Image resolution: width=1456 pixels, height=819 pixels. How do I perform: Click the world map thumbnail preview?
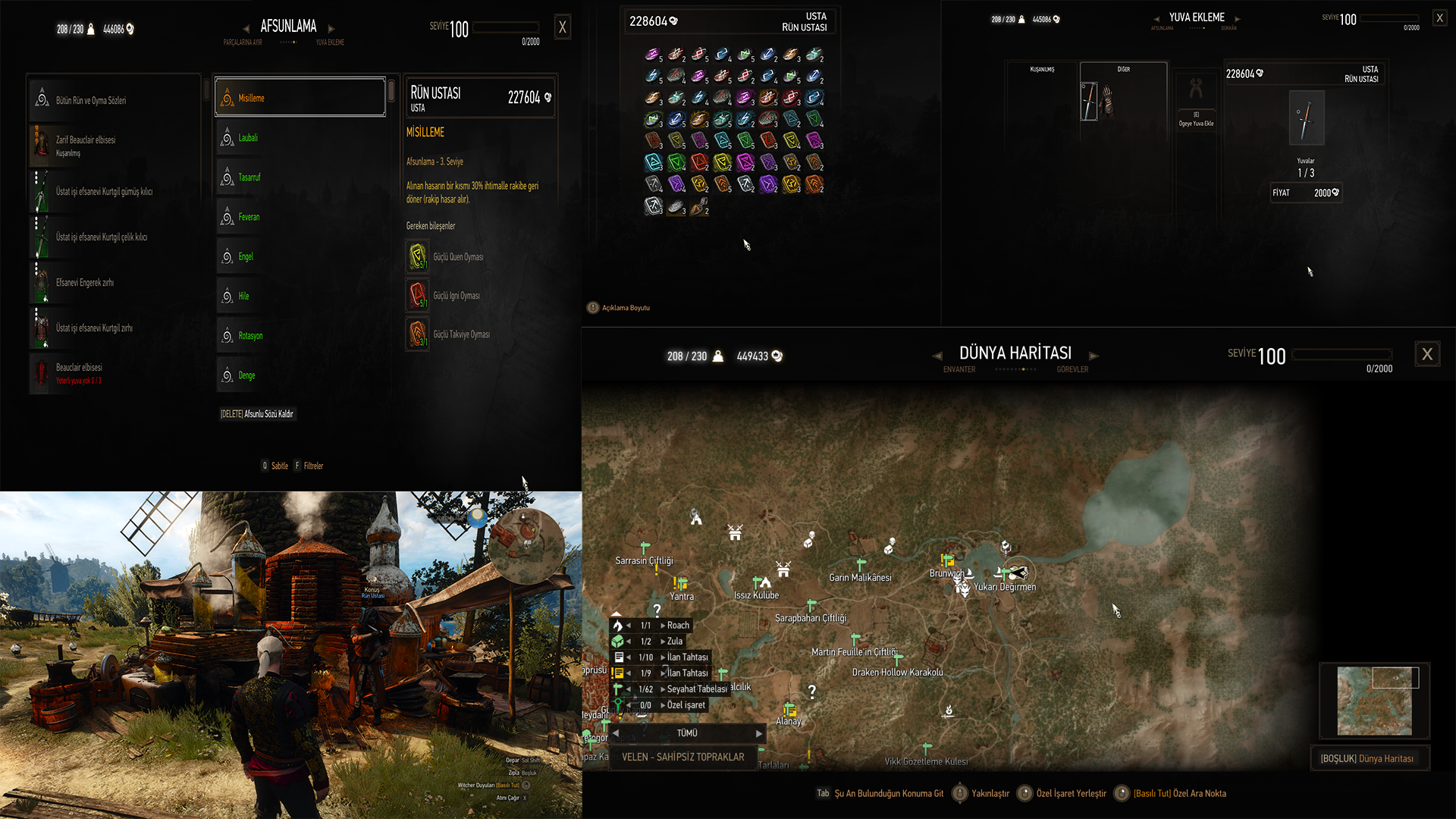pos(1374,701)
